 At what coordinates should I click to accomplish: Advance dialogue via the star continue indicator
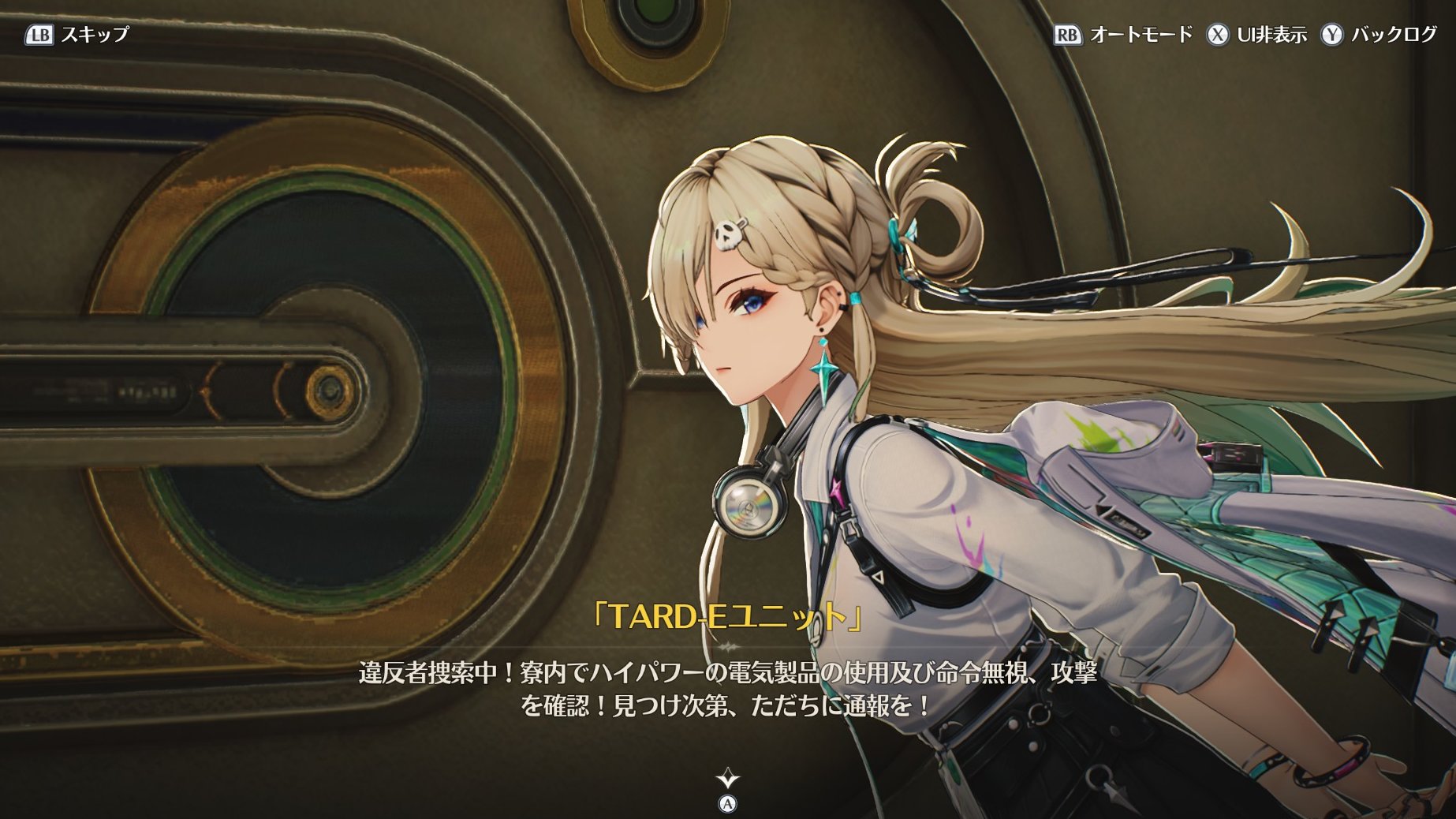click(x=727, y=780)
